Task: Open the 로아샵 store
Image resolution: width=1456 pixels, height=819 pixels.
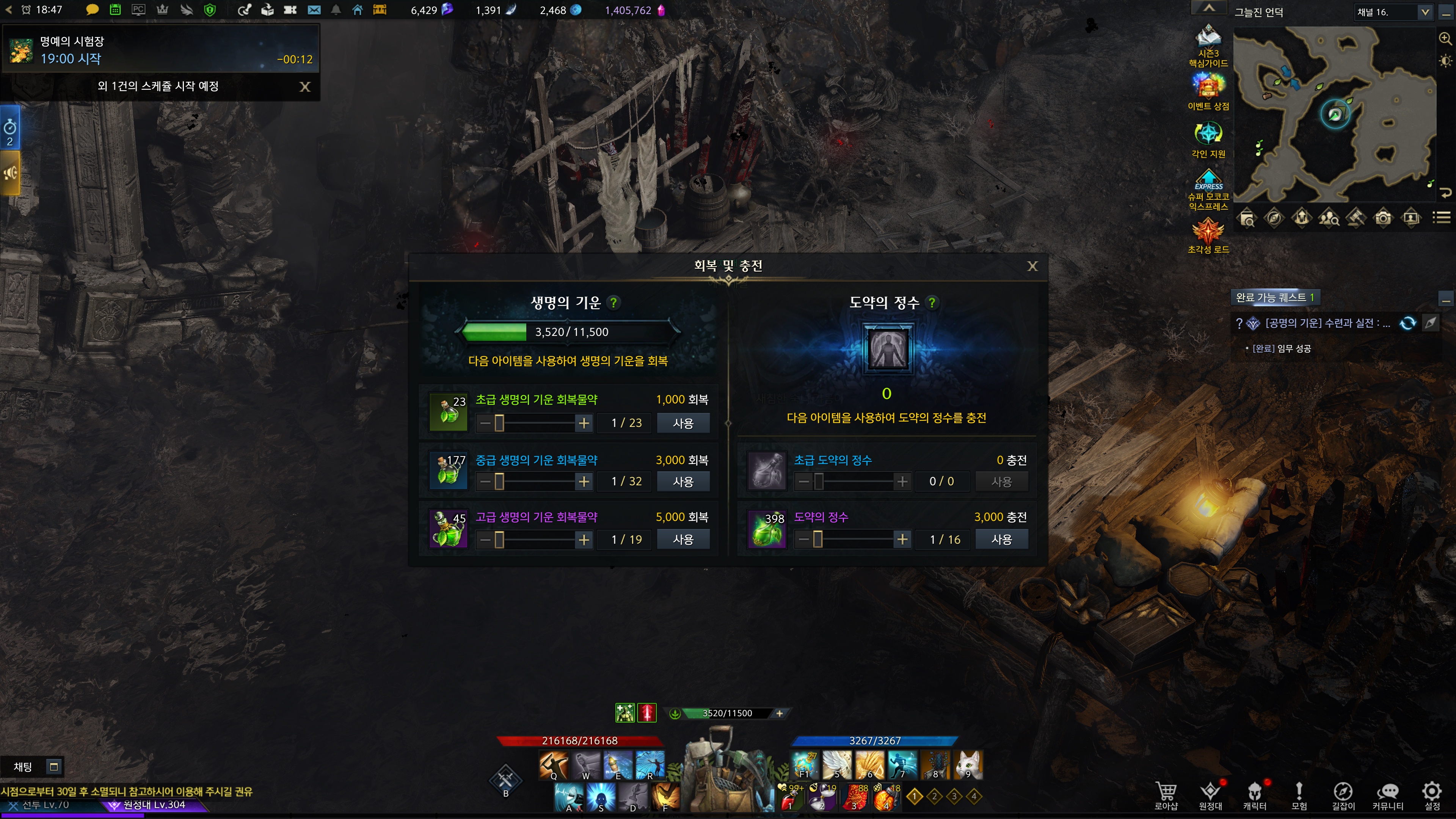Action: point(1166,795)
